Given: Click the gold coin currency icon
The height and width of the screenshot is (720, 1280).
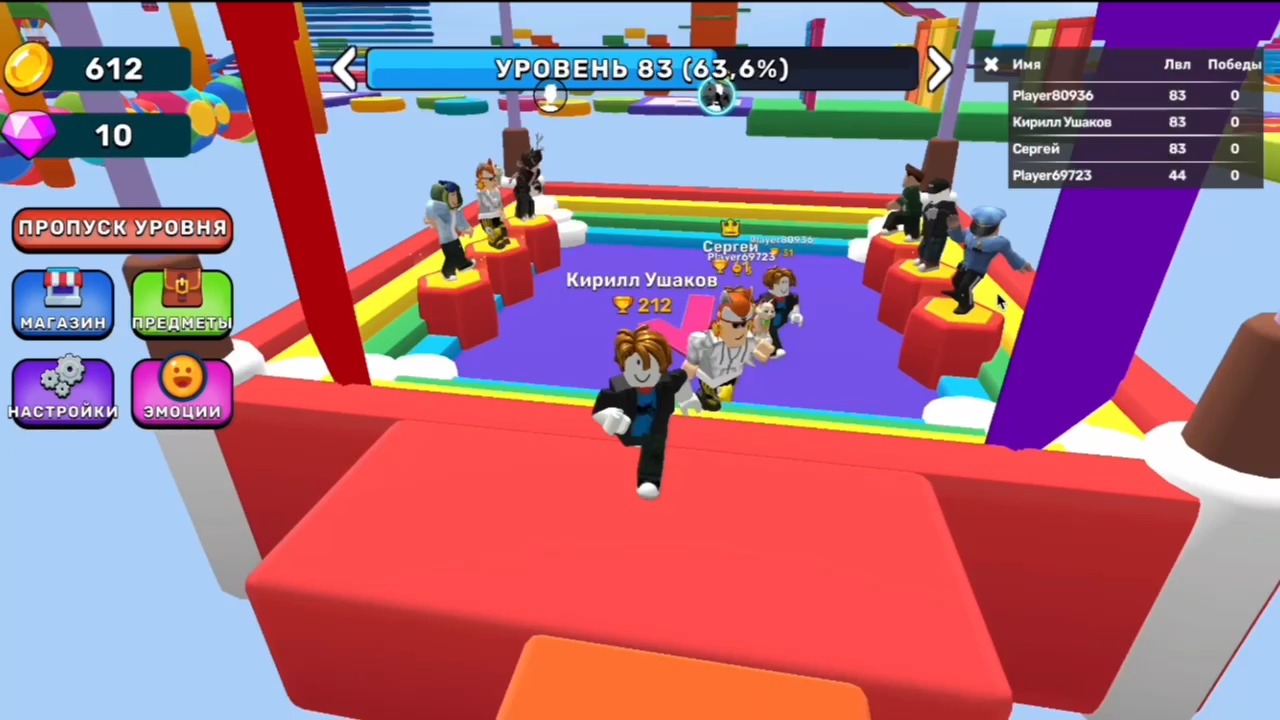Looking at the screenshot, I should click(28, 67).
